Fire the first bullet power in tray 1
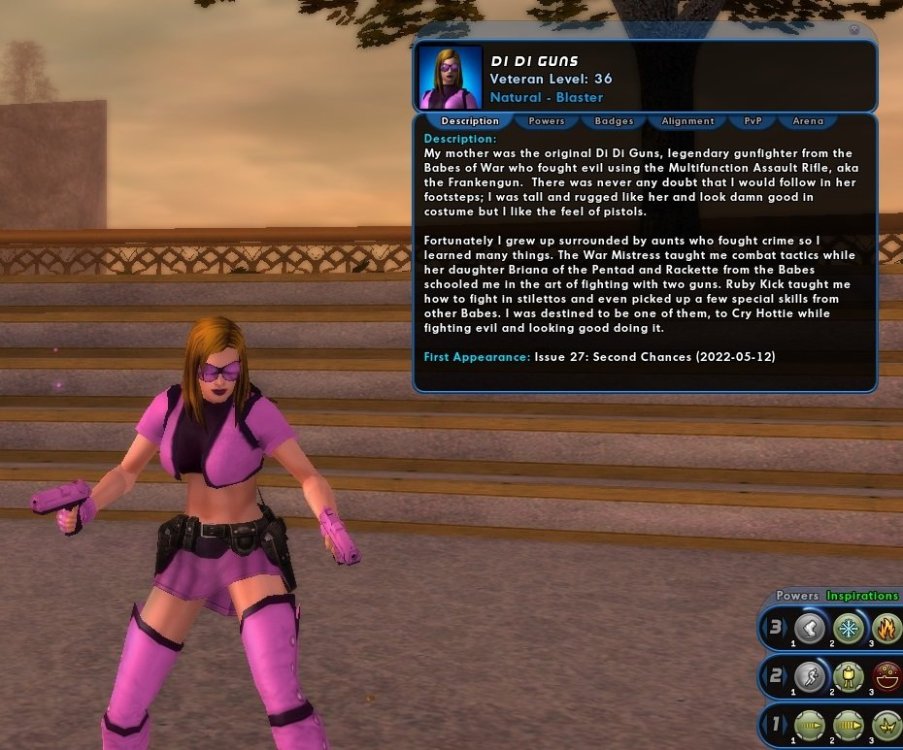 (811, 725)
